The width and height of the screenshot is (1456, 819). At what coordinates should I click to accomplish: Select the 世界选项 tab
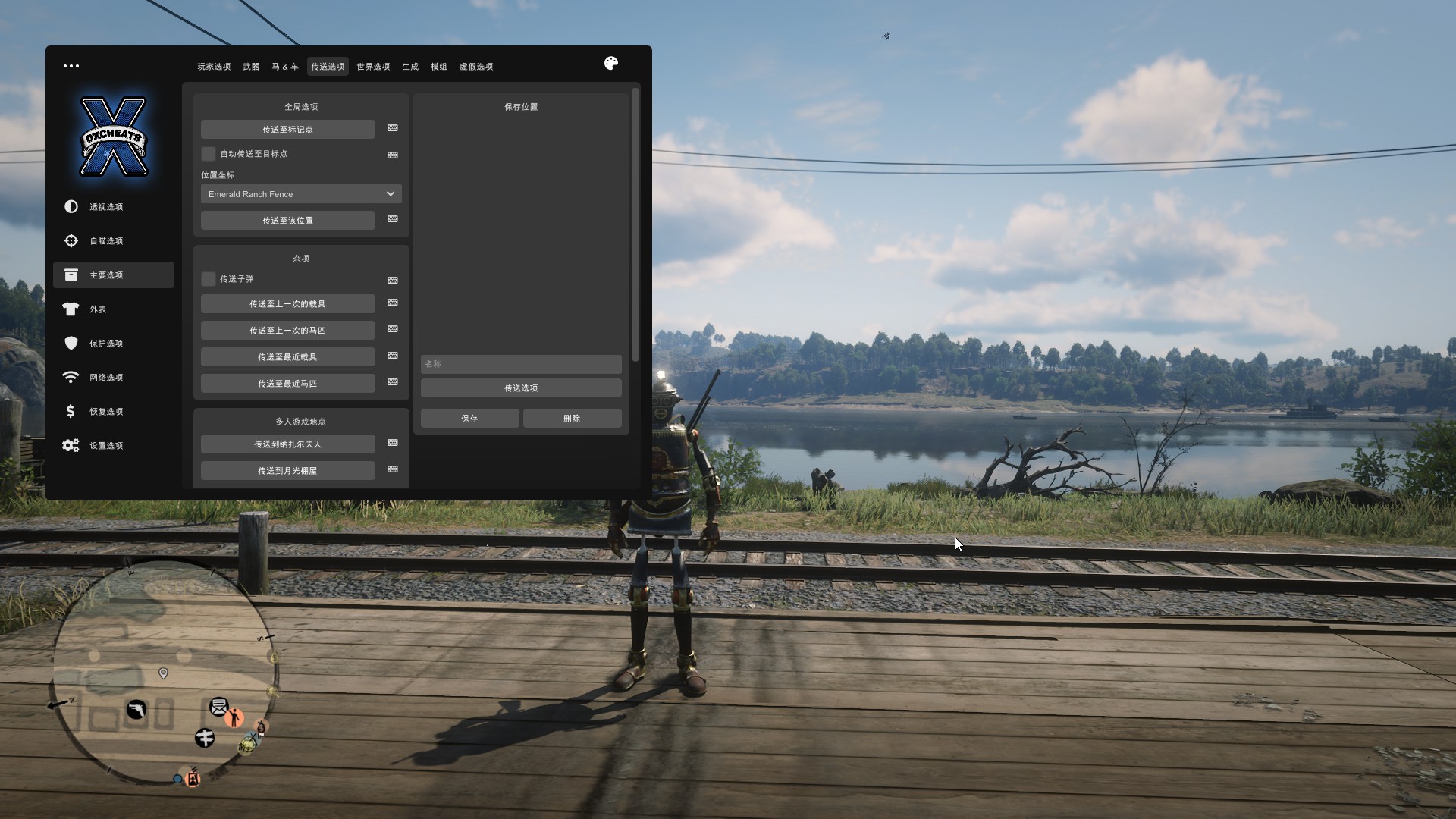coord(373,67)
